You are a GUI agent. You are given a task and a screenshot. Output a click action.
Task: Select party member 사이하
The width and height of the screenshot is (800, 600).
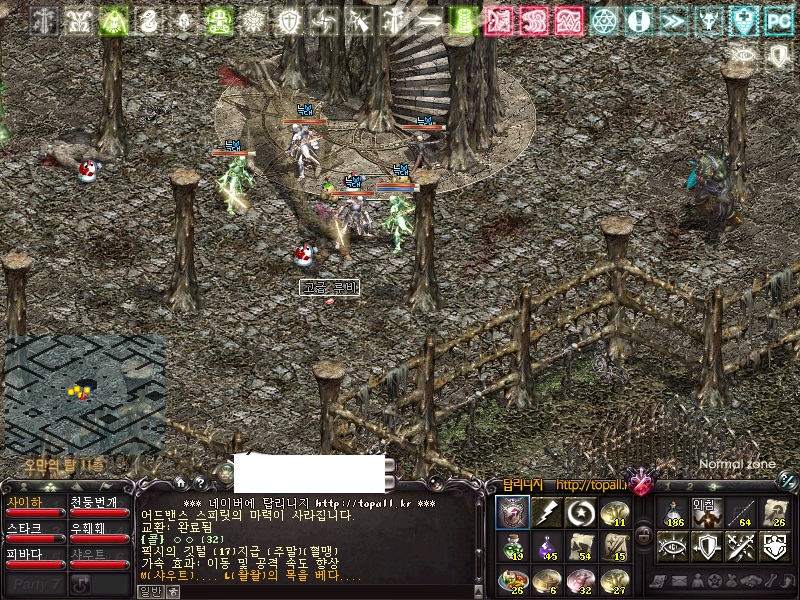tap(35, 507)
